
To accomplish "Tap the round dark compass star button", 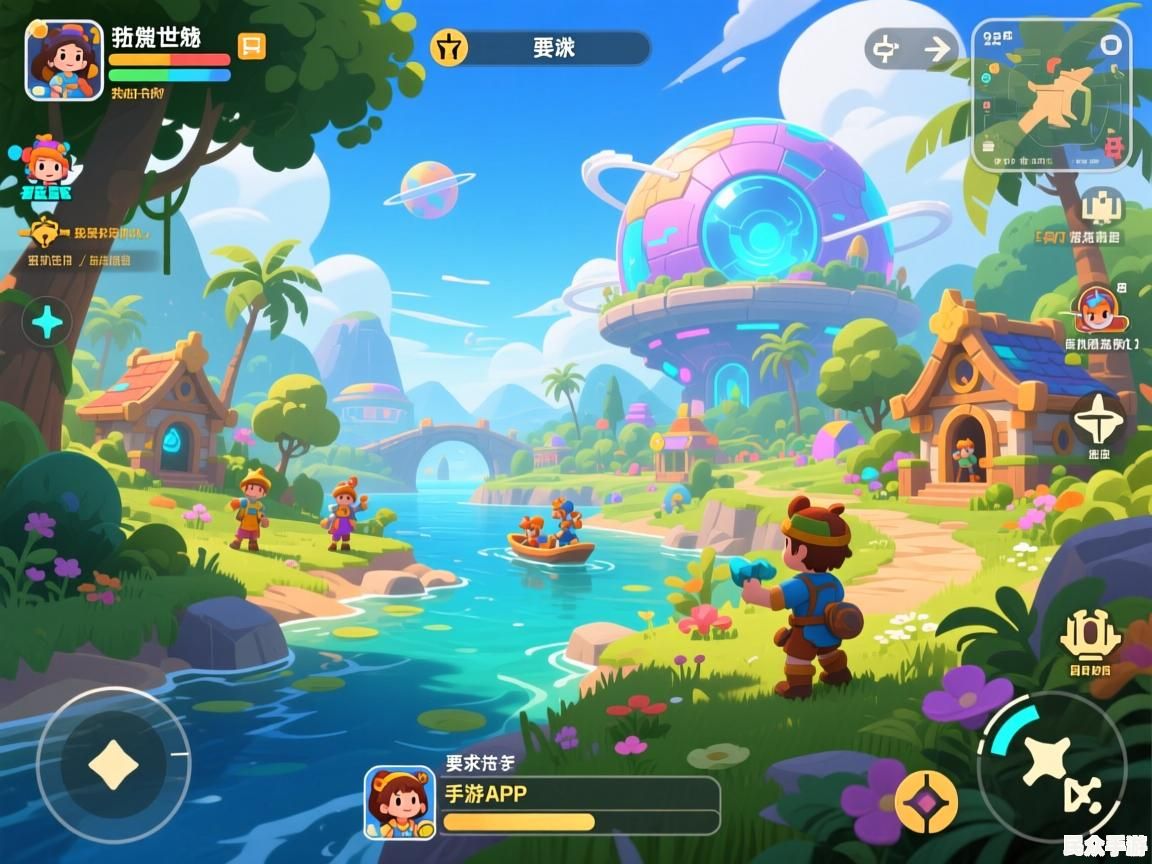I will (1100, 419).
